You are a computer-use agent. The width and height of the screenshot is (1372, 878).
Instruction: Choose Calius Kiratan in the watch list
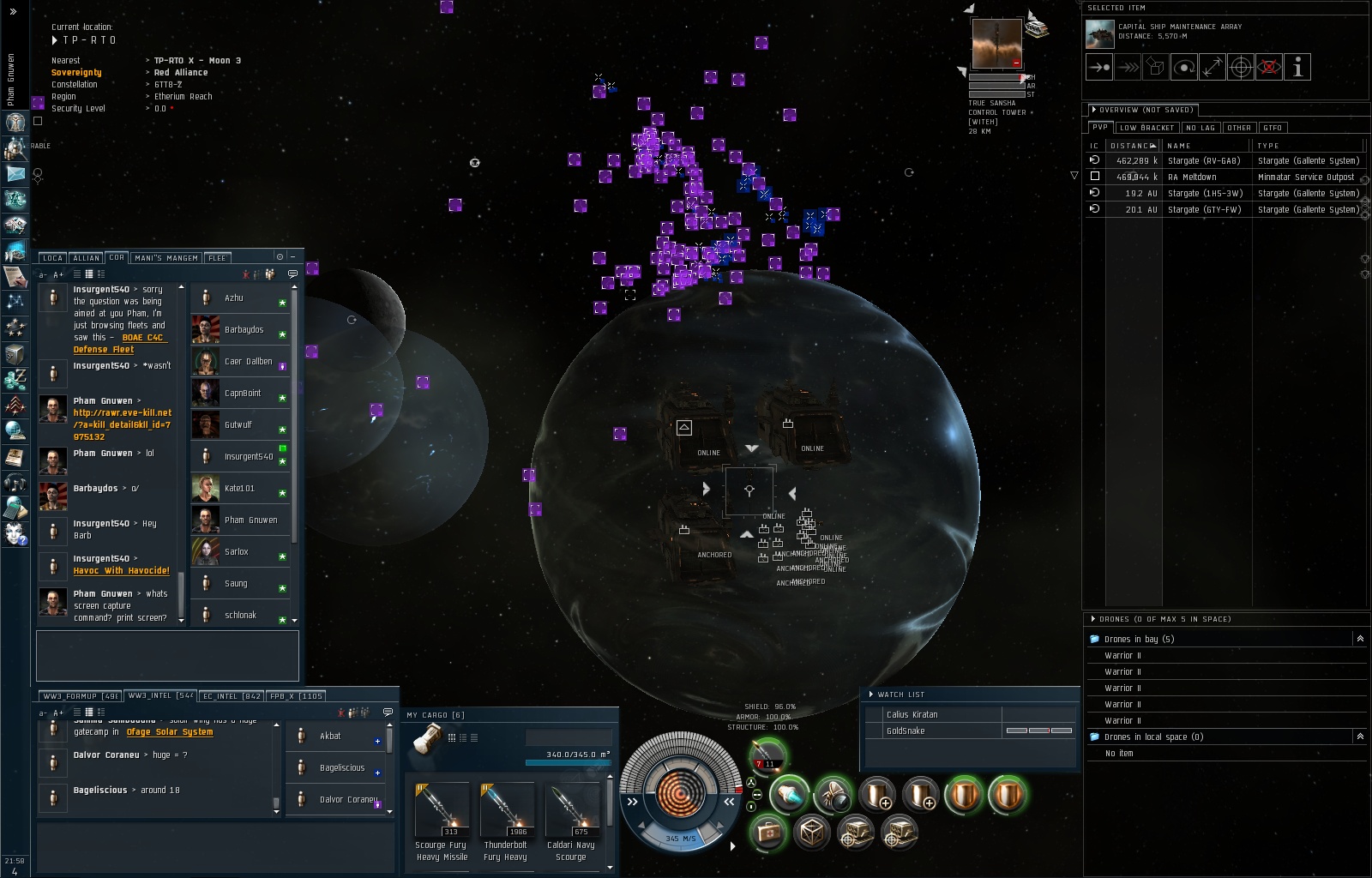click(912, 715)
